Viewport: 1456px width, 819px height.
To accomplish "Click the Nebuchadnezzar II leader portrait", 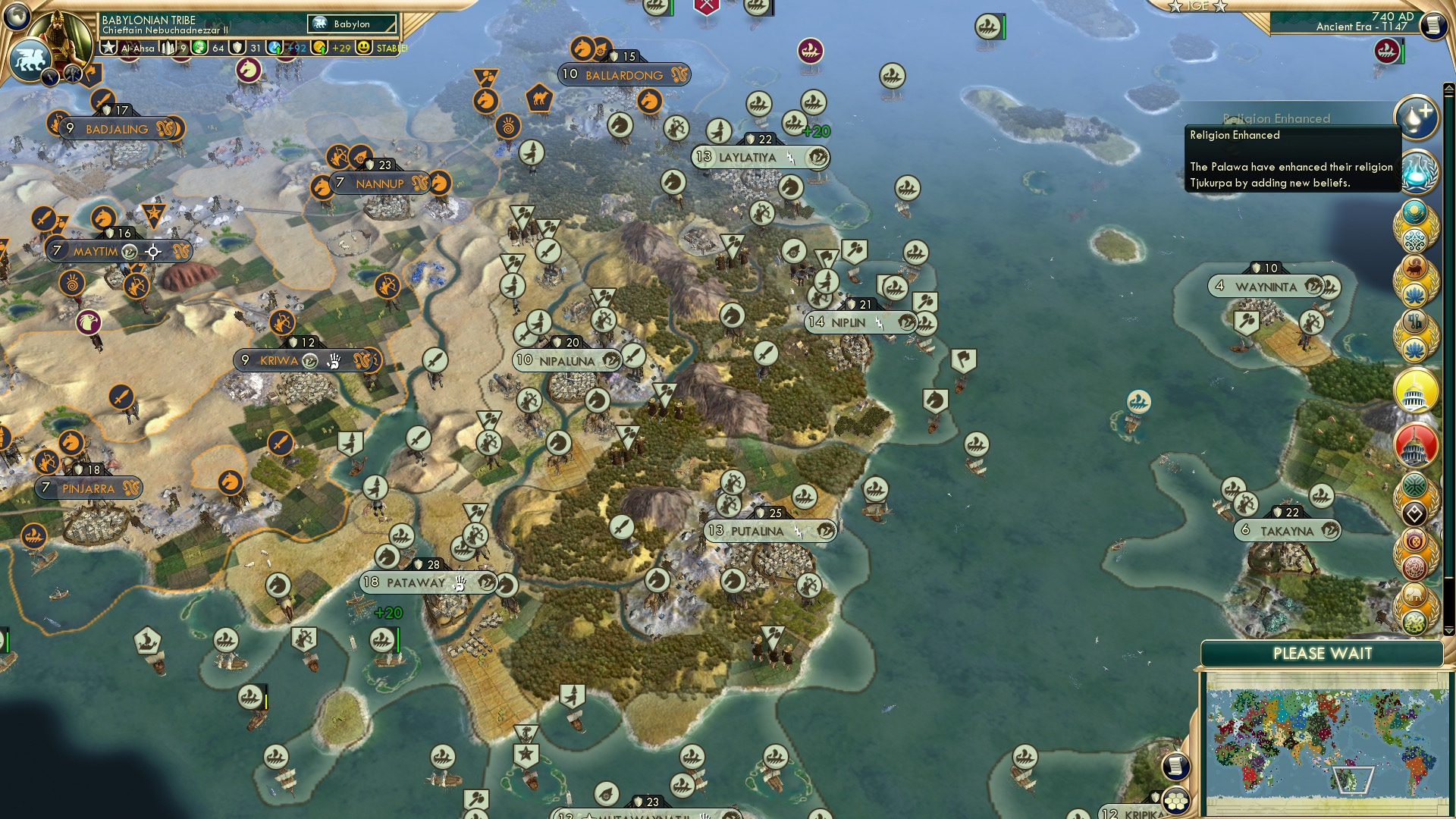I will [x=59, y=38].
